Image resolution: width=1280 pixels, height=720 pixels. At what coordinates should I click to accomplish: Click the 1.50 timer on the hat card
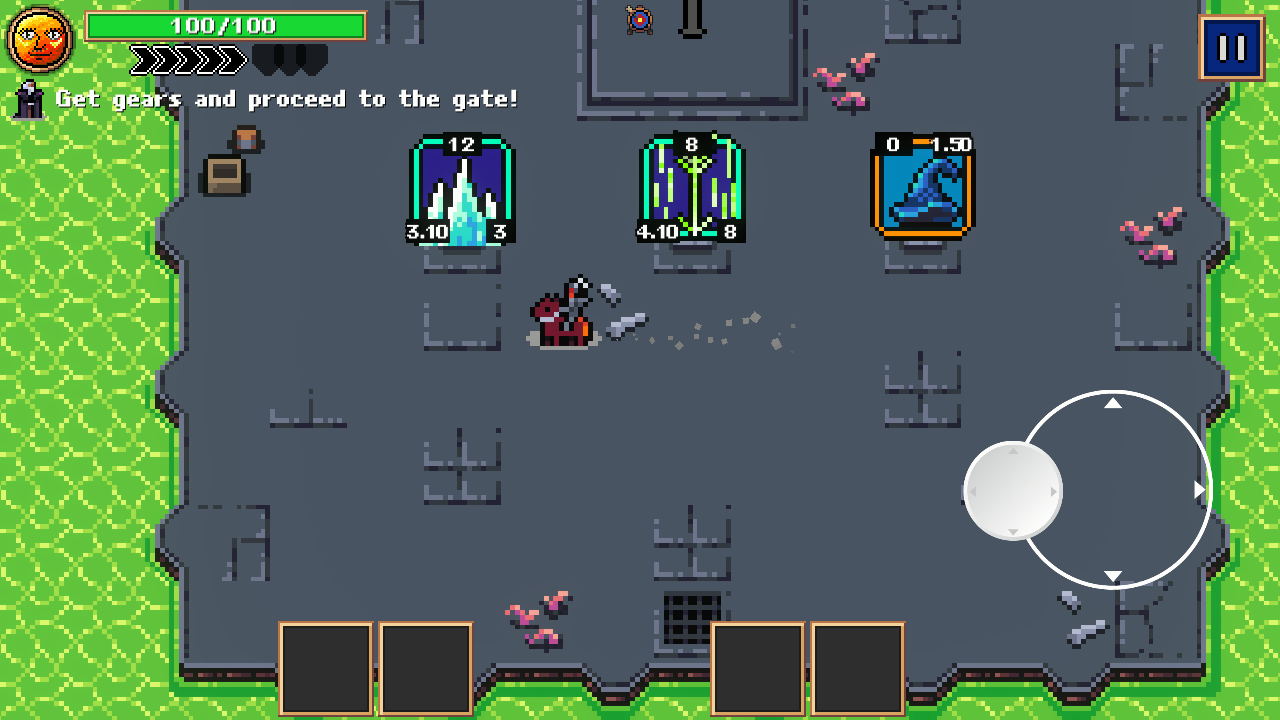953,142
